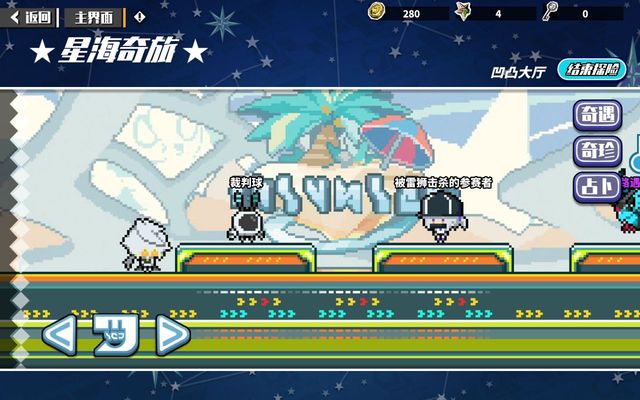Open the 奇遇 encounters panel

click(x=597, y=115)
